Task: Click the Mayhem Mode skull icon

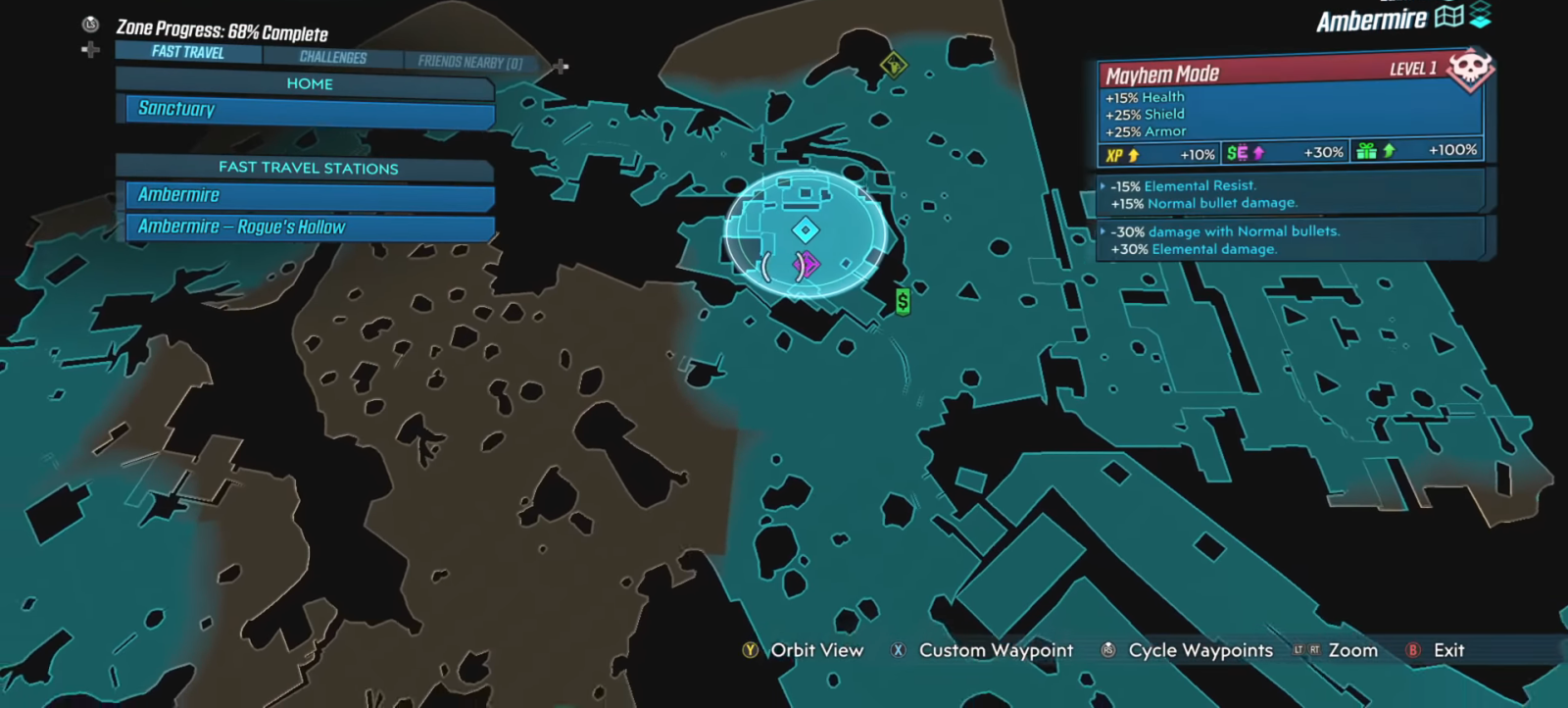Action: tap(1469, 71)
